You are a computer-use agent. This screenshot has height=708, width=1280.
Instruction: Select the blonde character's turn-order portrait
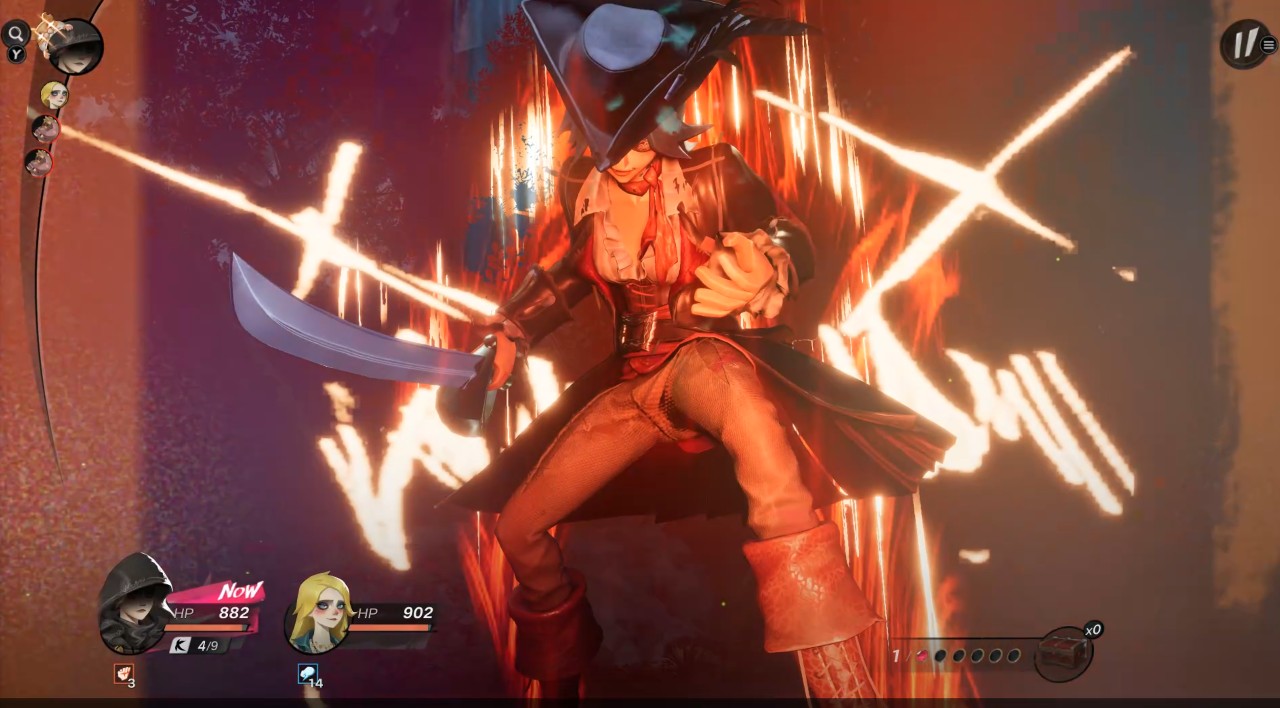(x=53, y=94)
